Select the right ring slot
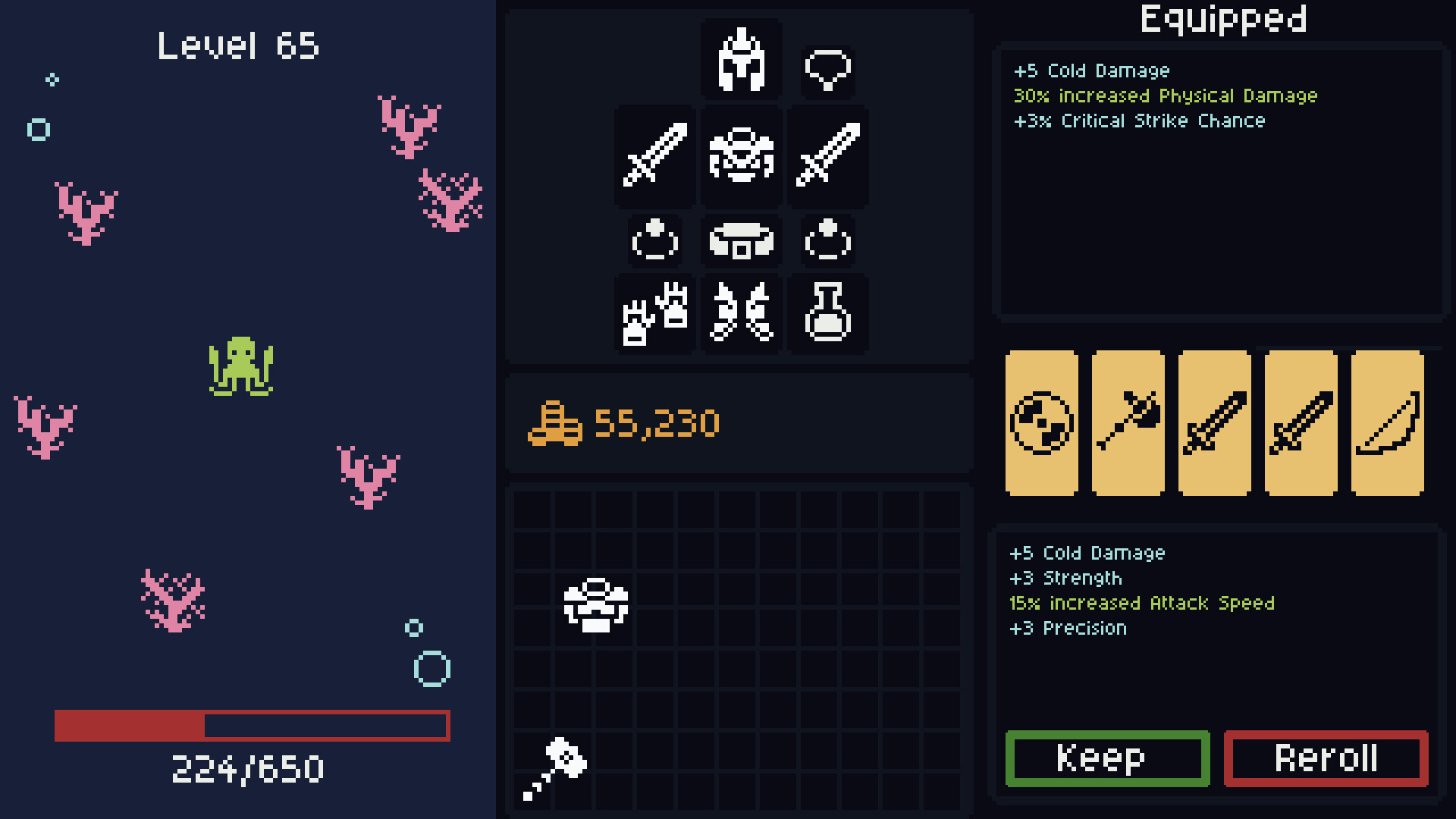Image resolution: width=1456 pixels, height=819 pixels. (x=827, y=241)
